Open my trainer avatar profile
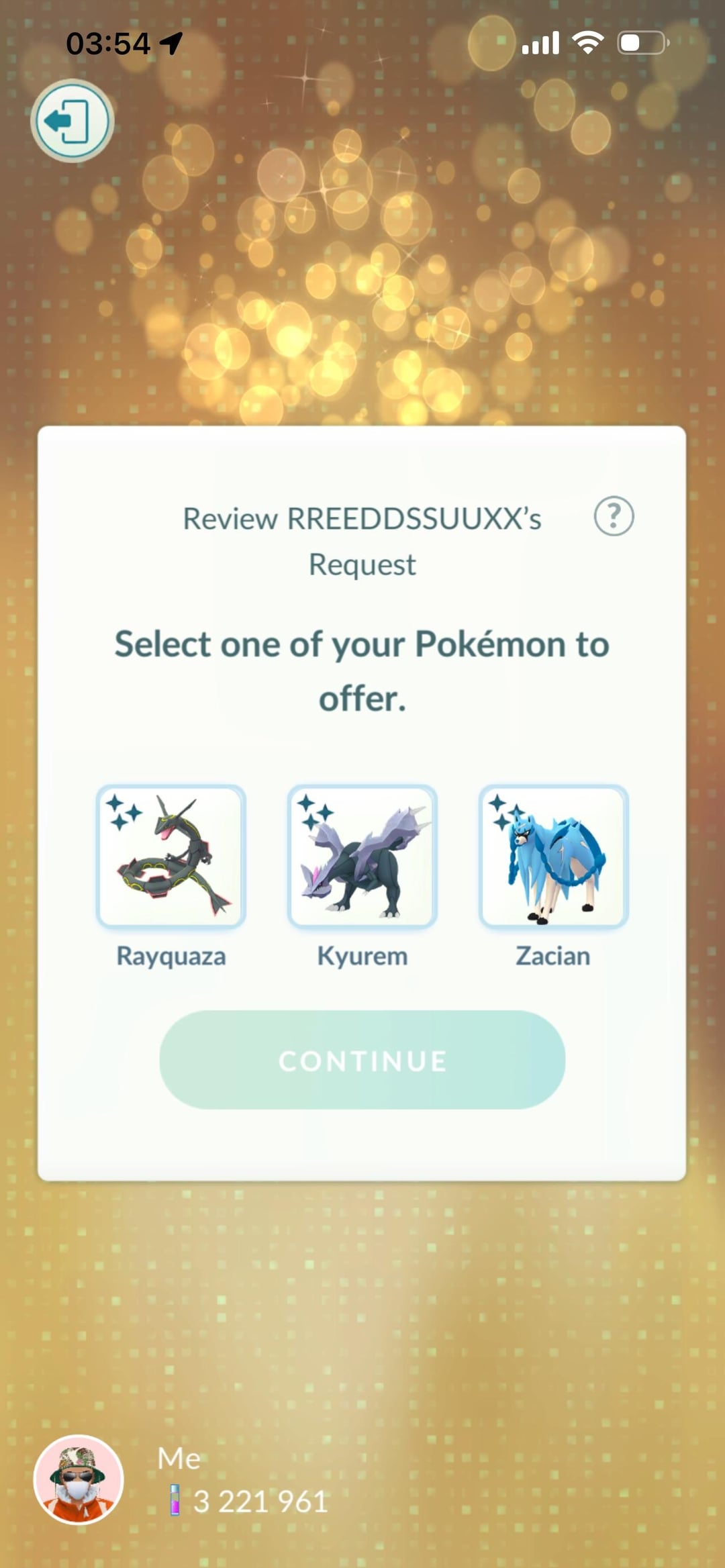Viewport: 725px width, 1568px height. 79,1479
